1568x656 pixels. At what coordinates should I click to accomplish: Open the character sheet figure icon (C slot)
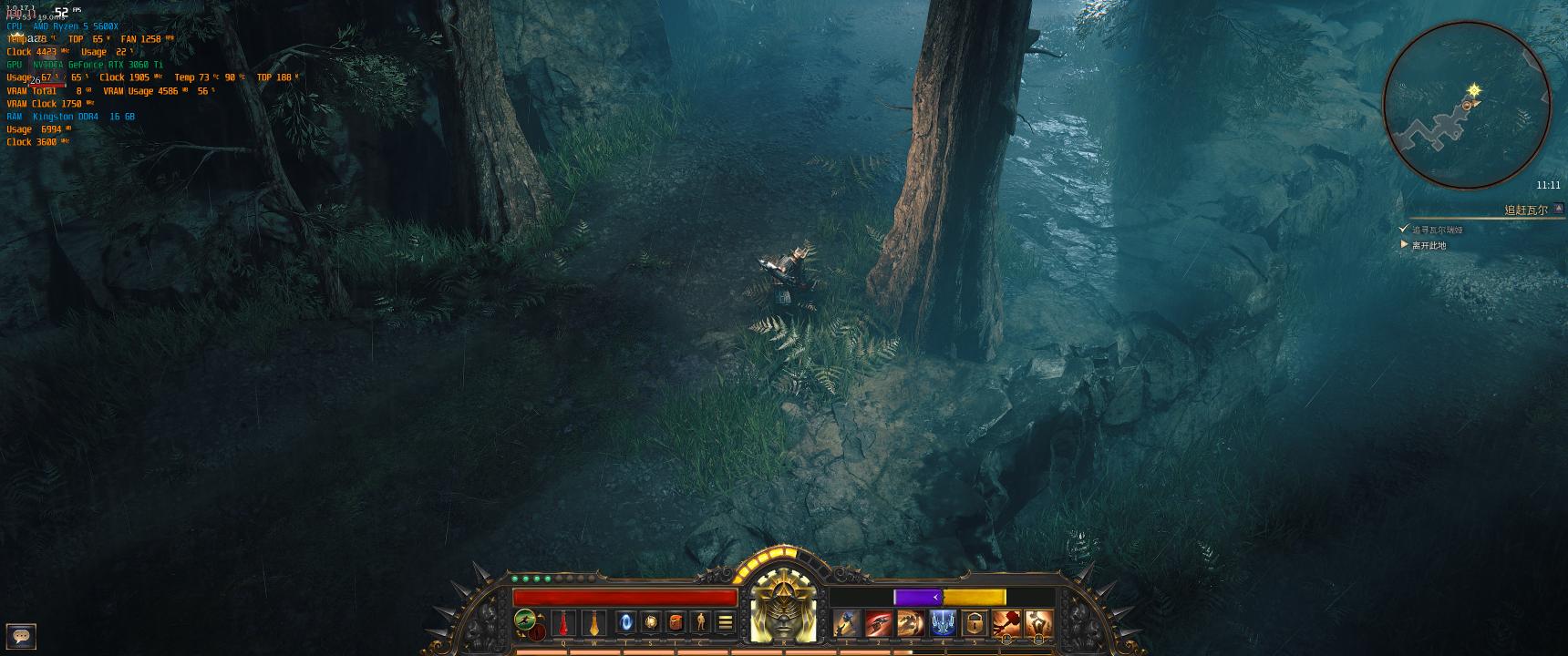(701, 622)
